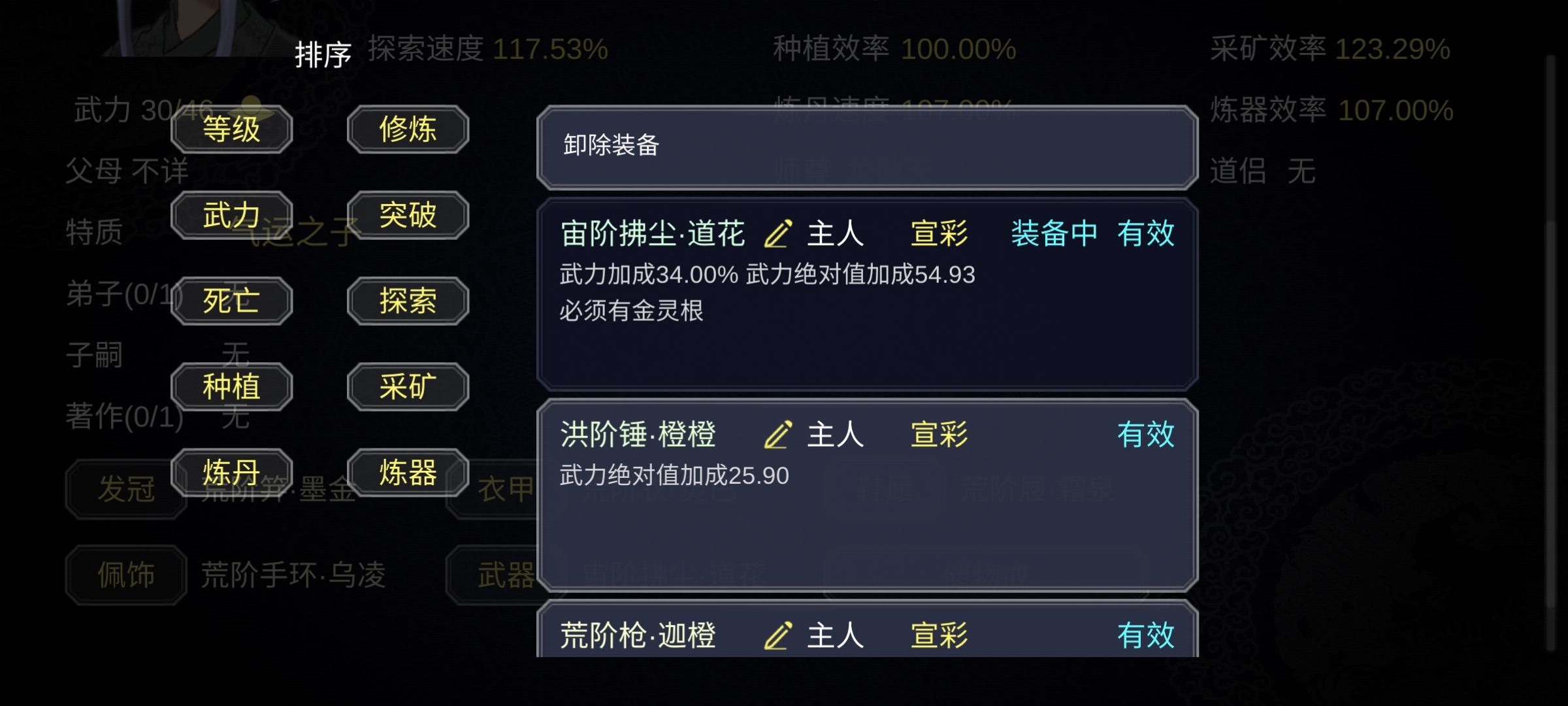Select 等级 from the sort options
The image size is (1568, 706).
[x=231, y=129]
